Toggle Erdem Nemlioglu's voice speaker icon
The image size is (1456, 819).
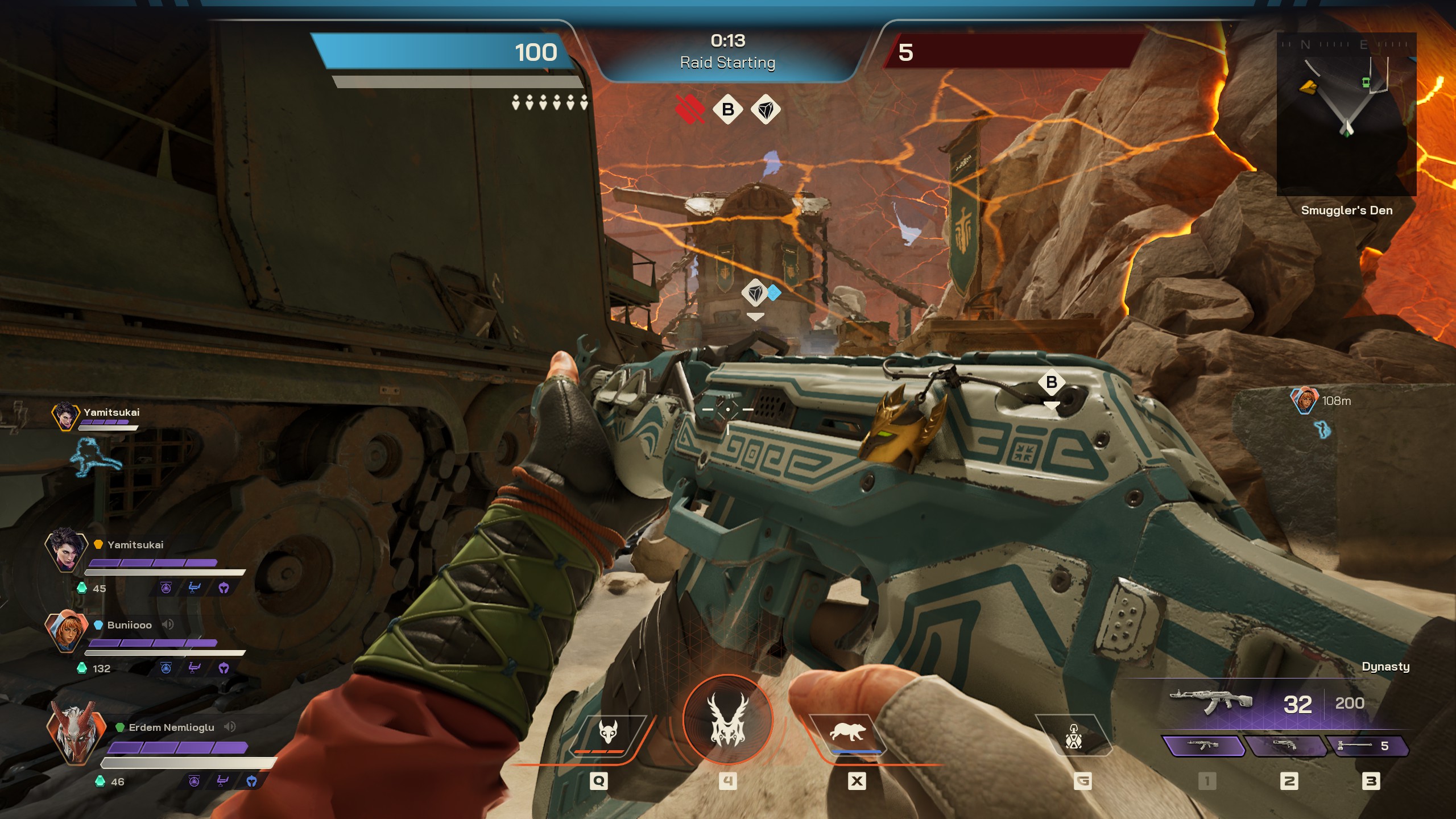pos(230,727)
